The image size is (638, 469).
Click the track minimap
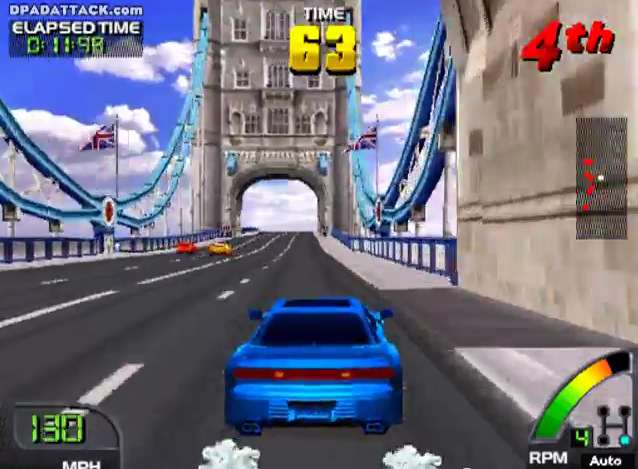(601, 178)
